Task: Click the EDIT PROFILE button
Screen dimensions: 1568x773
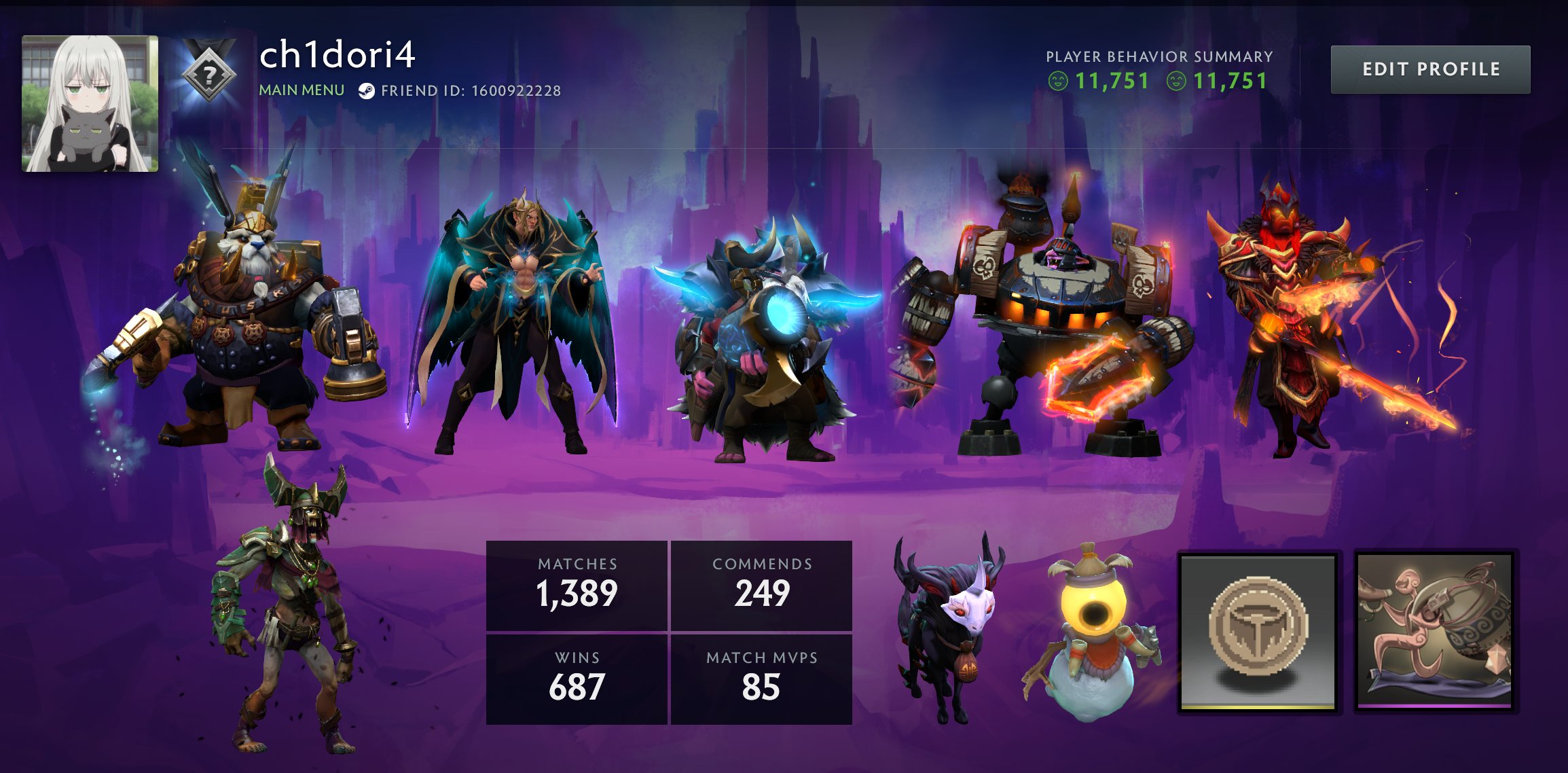Action: (1431, 69)
